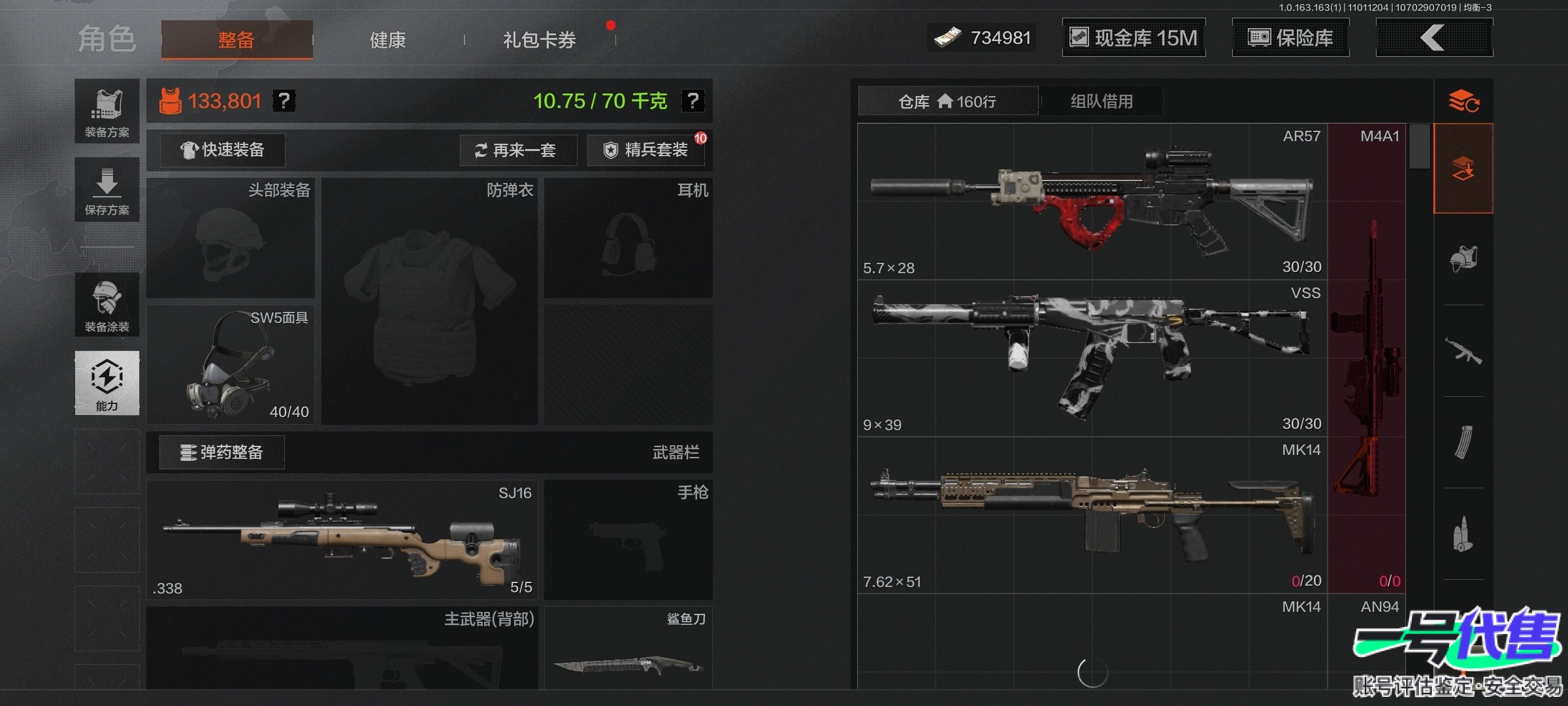Pick the VSS rifle in the warehouse

(x=1092, y=358)
